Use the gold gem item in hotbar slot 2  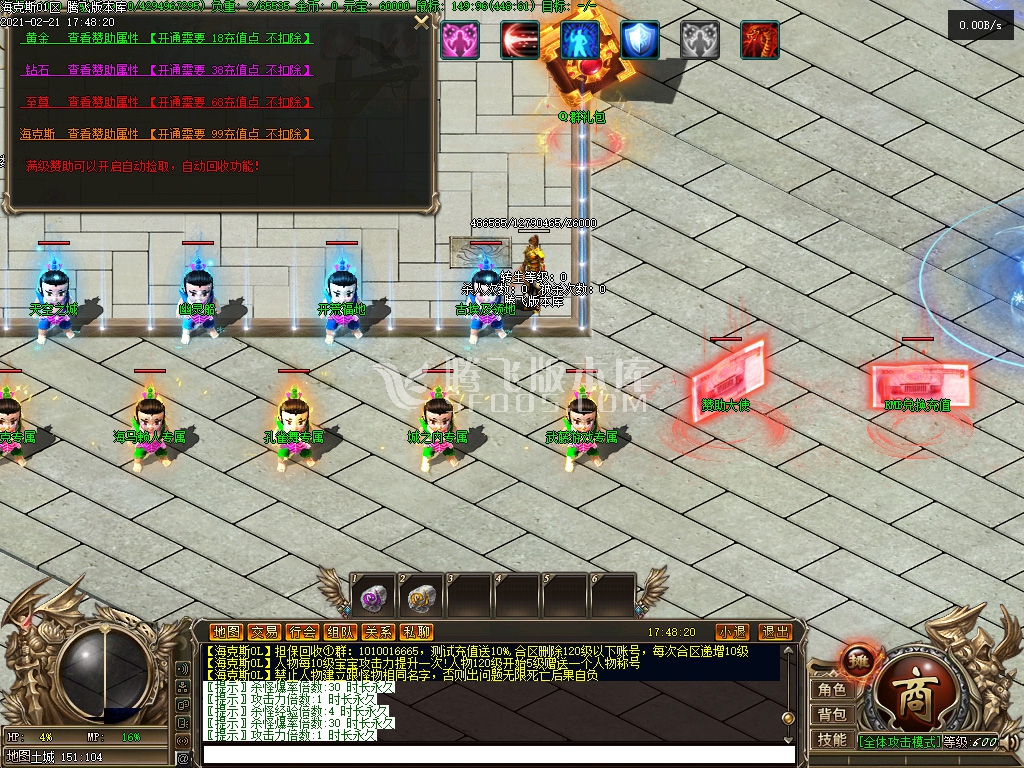[421, 598]
